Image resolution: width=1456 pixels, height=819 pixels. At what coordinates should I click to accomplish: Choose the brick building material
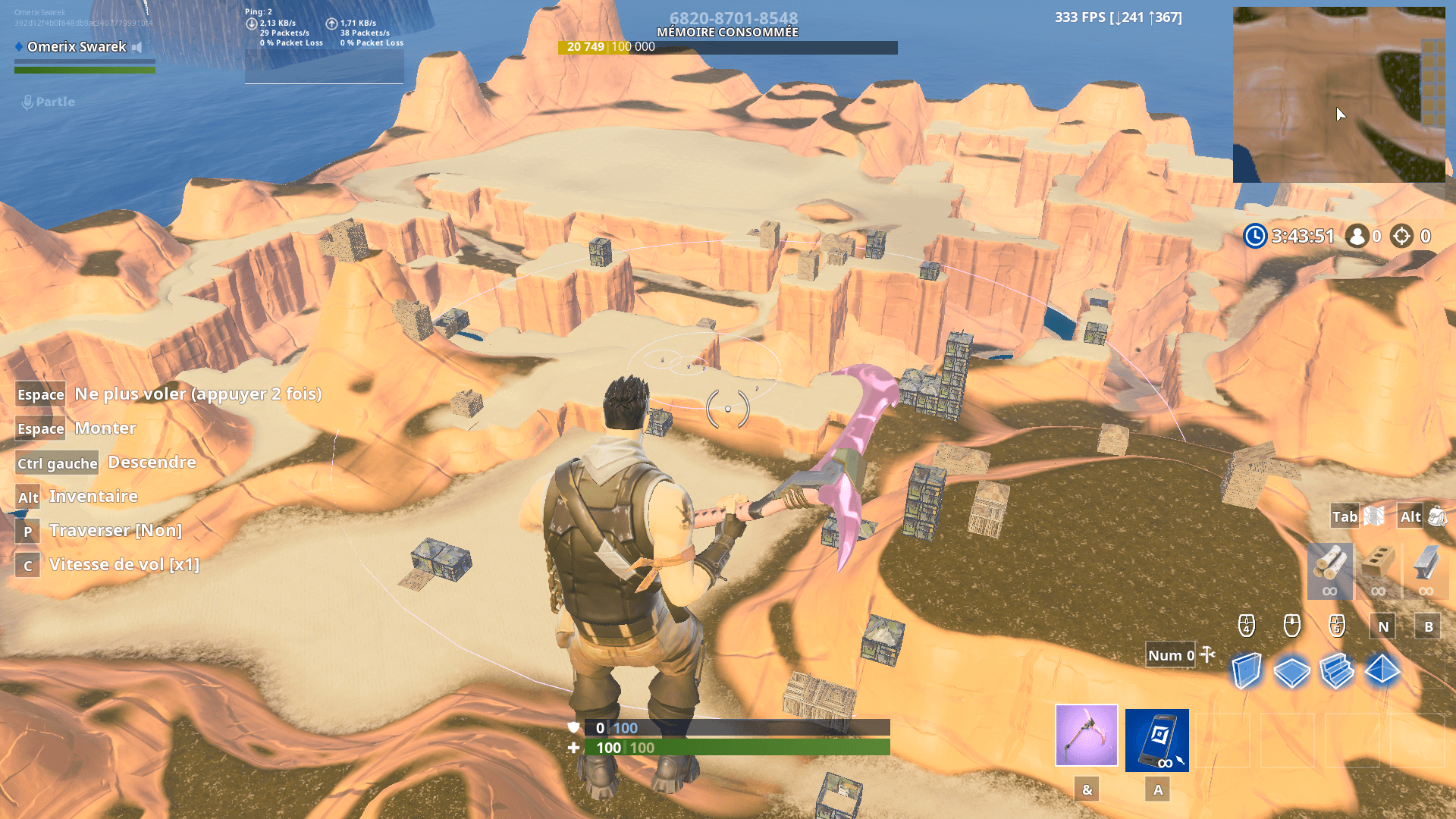coord(1378,570)
